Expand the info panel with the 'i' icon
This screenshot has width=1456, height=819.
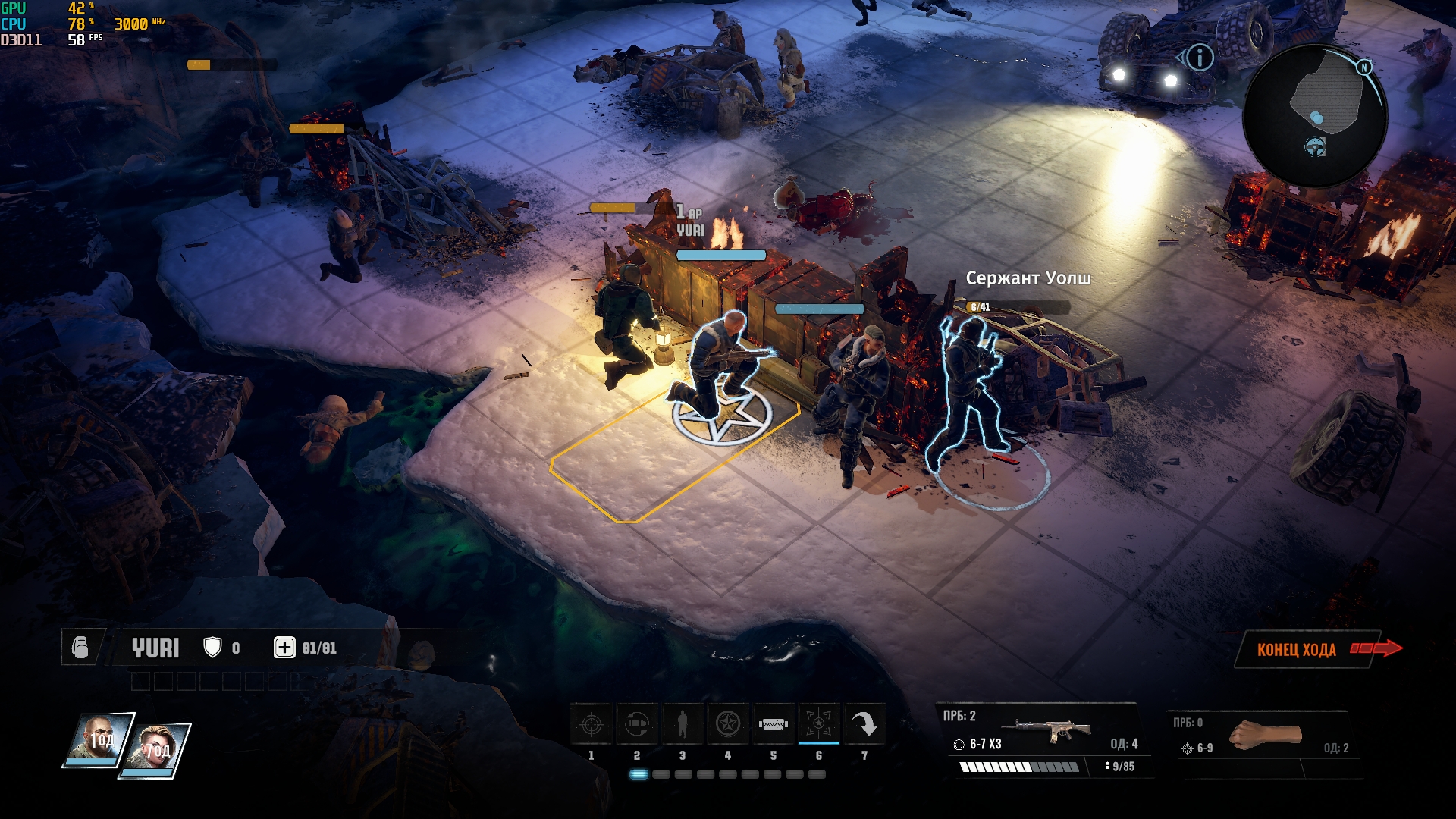(1200, 58)
